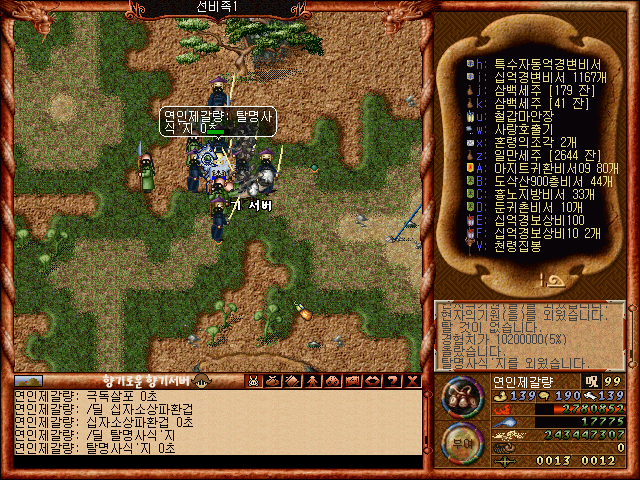Close the chat toolbar with X
This screenshot has height=480, width=640.
pos(414,381)
